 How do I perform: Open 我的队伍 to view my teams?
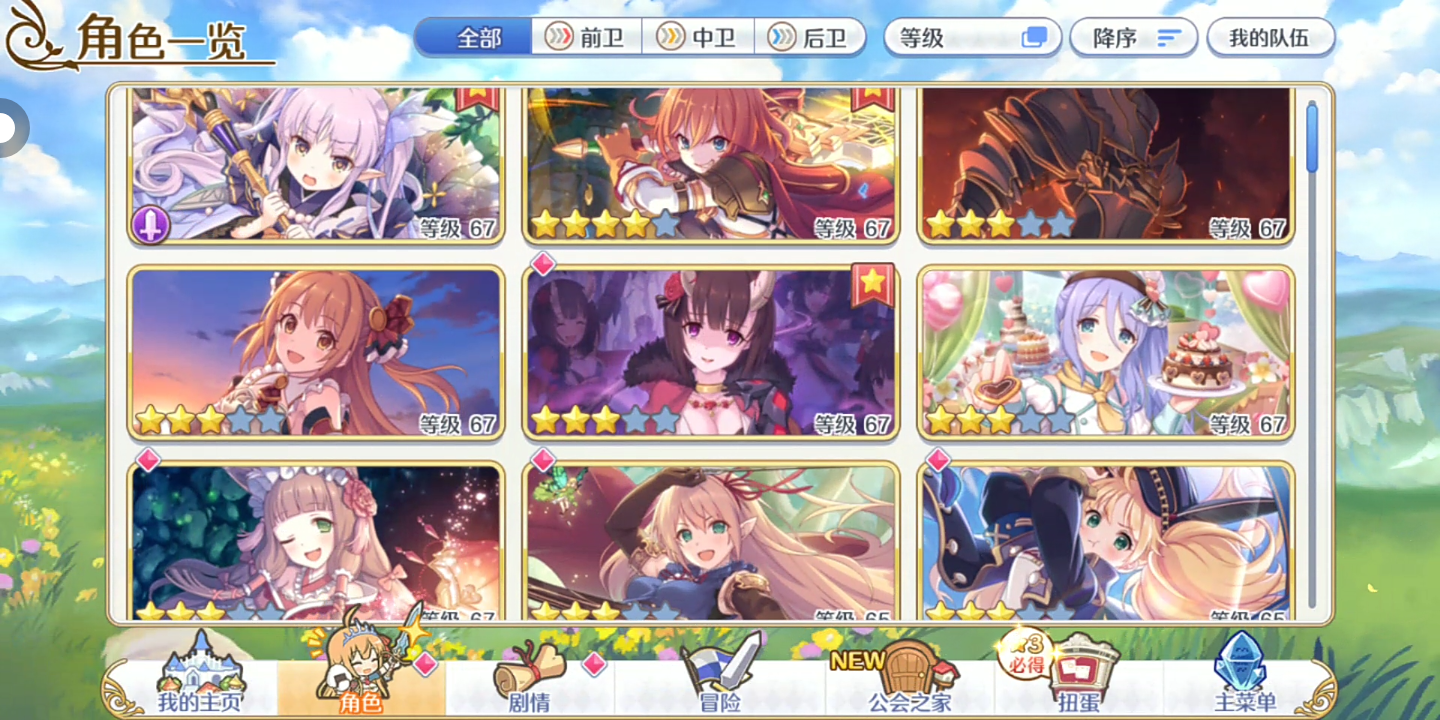1270,37
